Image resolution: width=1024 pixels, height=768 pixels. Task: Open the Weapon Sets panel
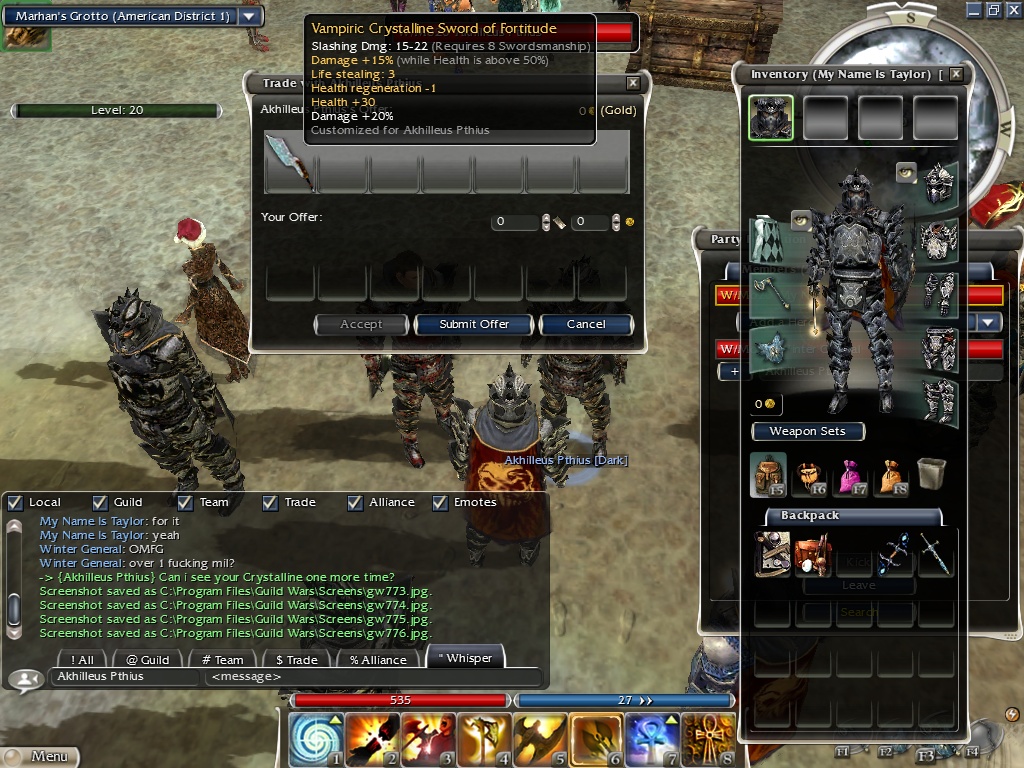click(x=807, y=432)
